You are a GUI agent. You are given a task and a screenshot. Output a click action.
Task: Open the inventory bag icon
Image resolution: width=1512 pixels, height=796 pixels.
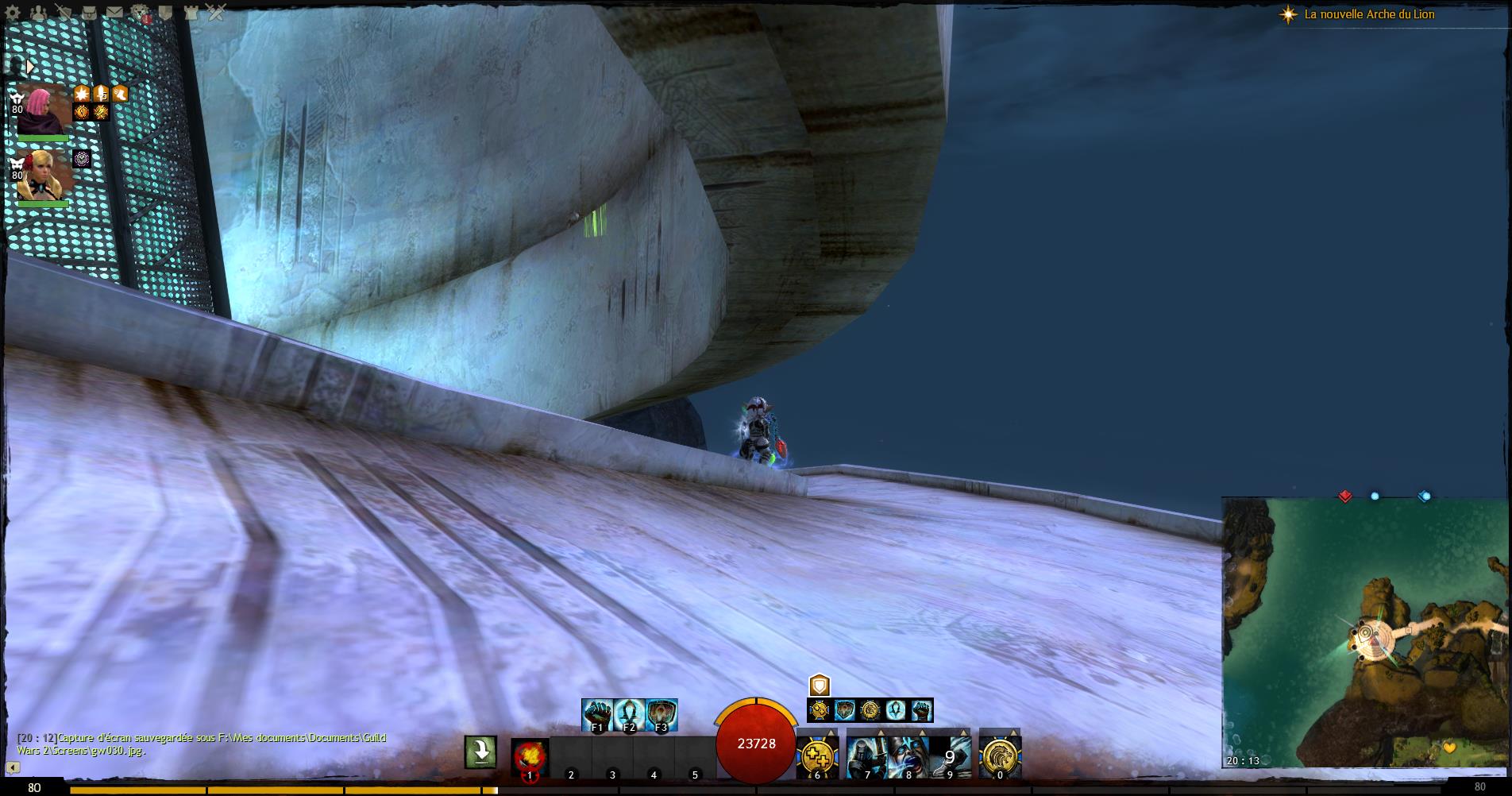tap(89, 13)
